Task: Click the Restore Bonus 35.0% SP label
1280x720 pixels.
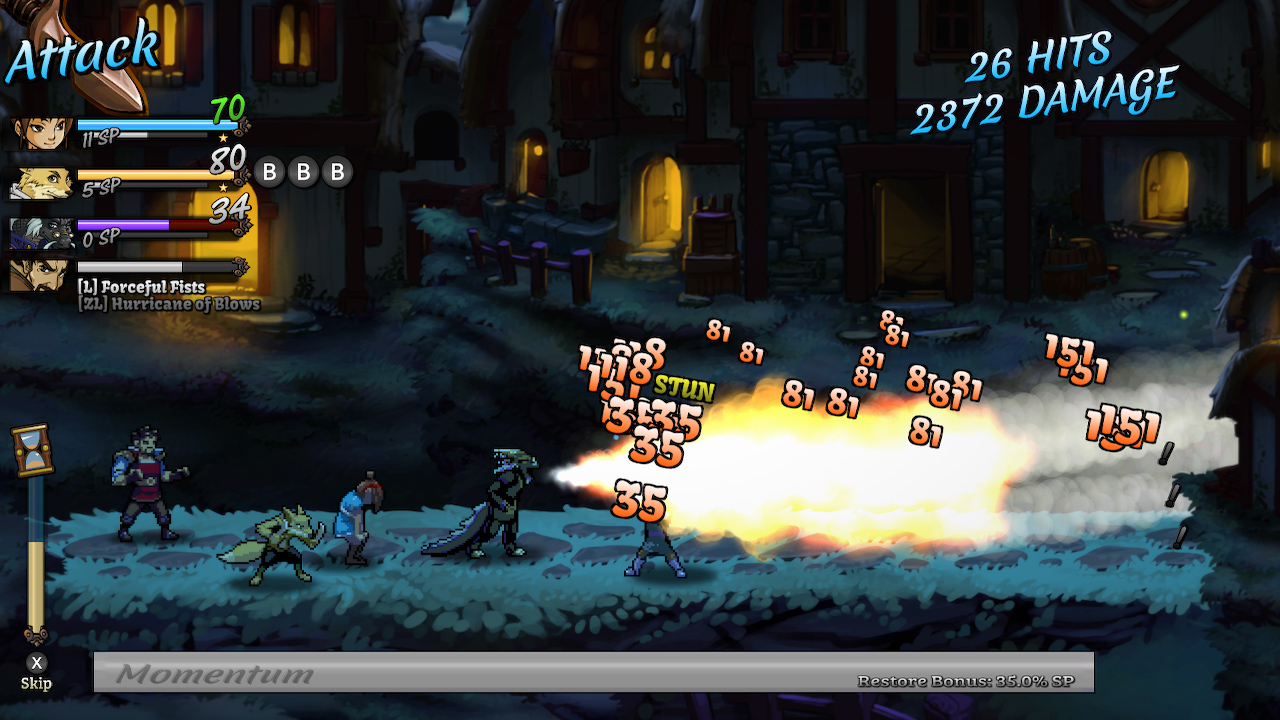Action: point(965,680)
